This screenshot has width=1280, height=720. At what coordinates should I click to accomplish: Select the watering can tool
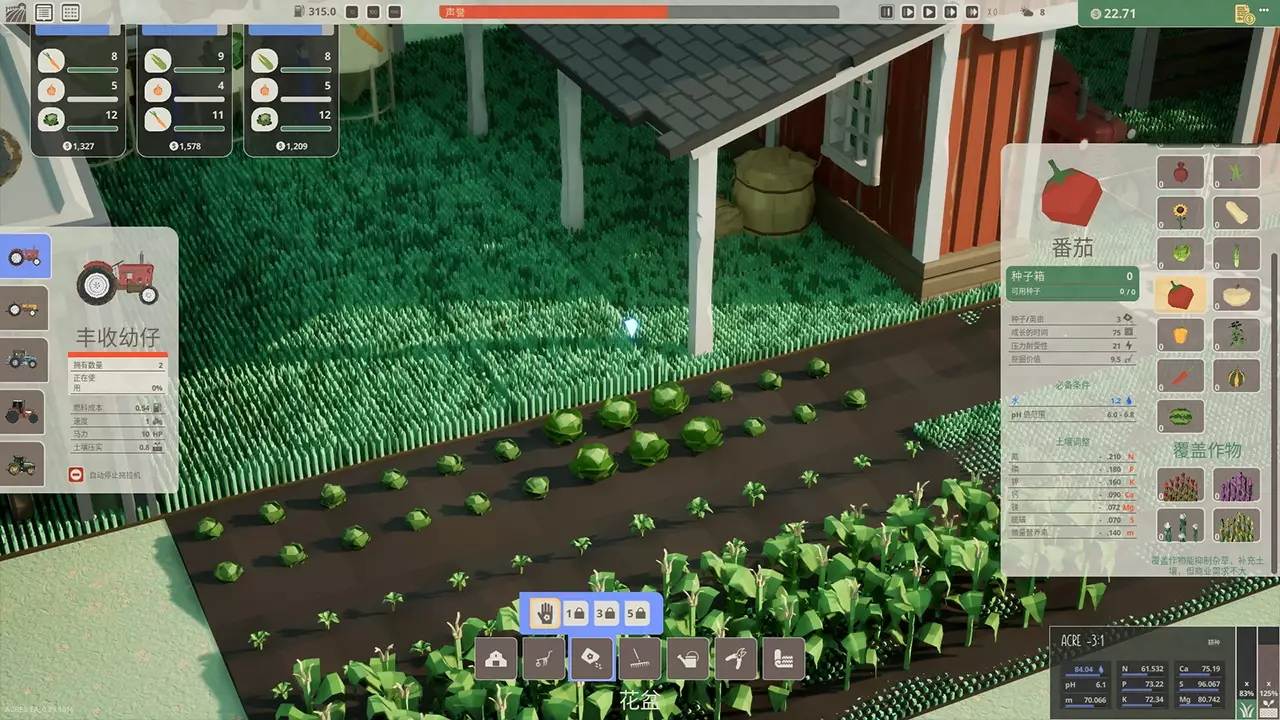tap(689, 658)
